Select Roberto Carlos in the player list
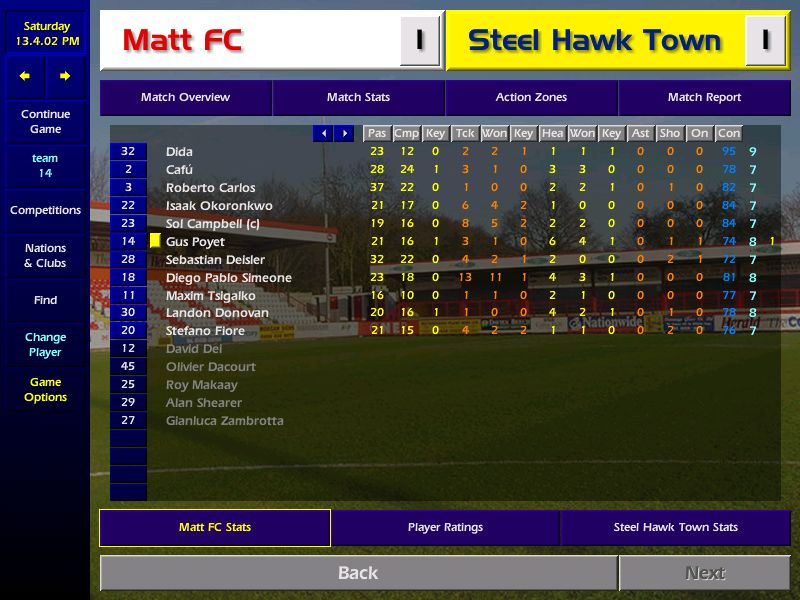The height and width of the screenshot is (600, 800). [210, 188]
